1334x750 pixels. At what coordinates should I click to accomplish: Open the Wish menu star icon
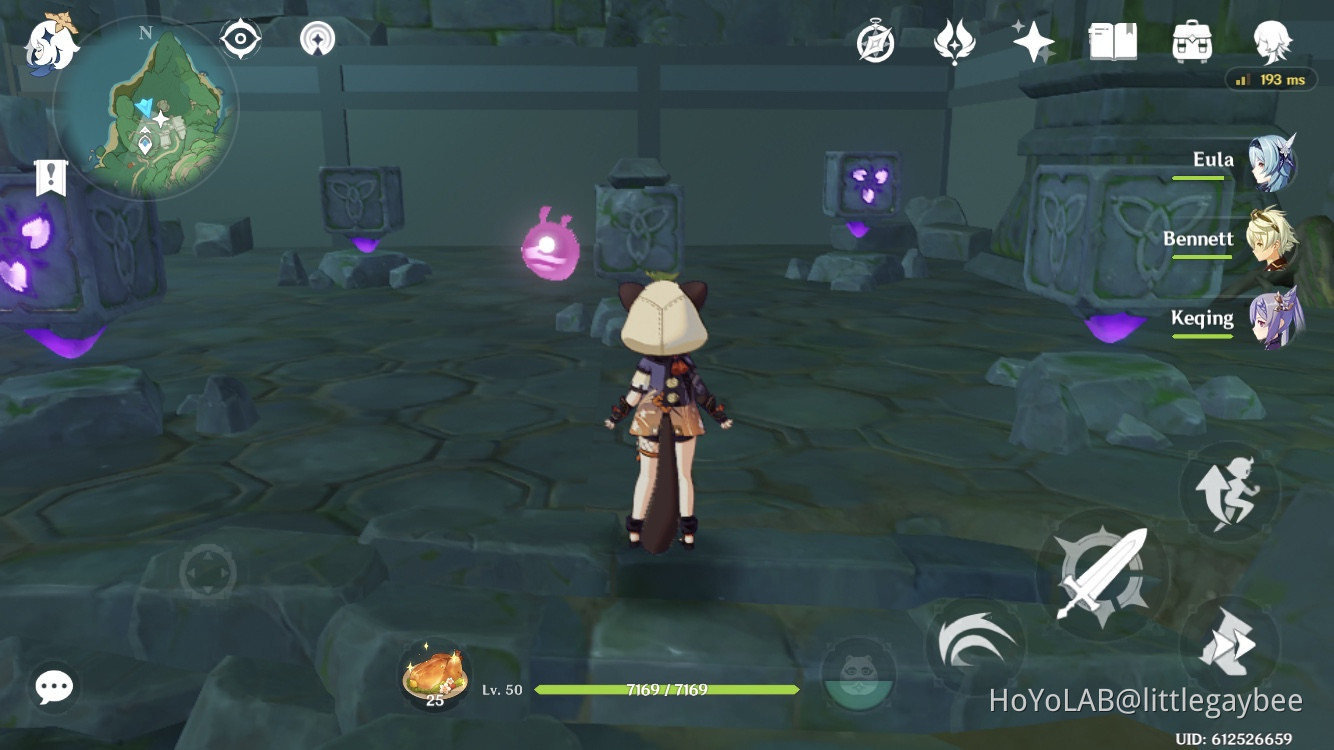1032,42
